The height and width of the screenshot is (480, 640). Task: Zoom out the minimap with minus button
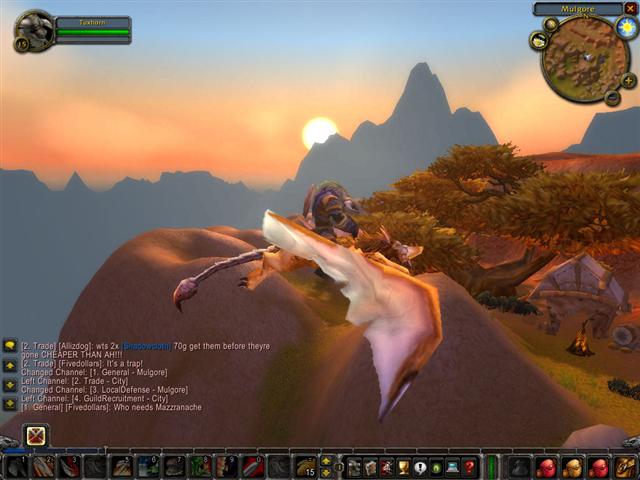612,97
